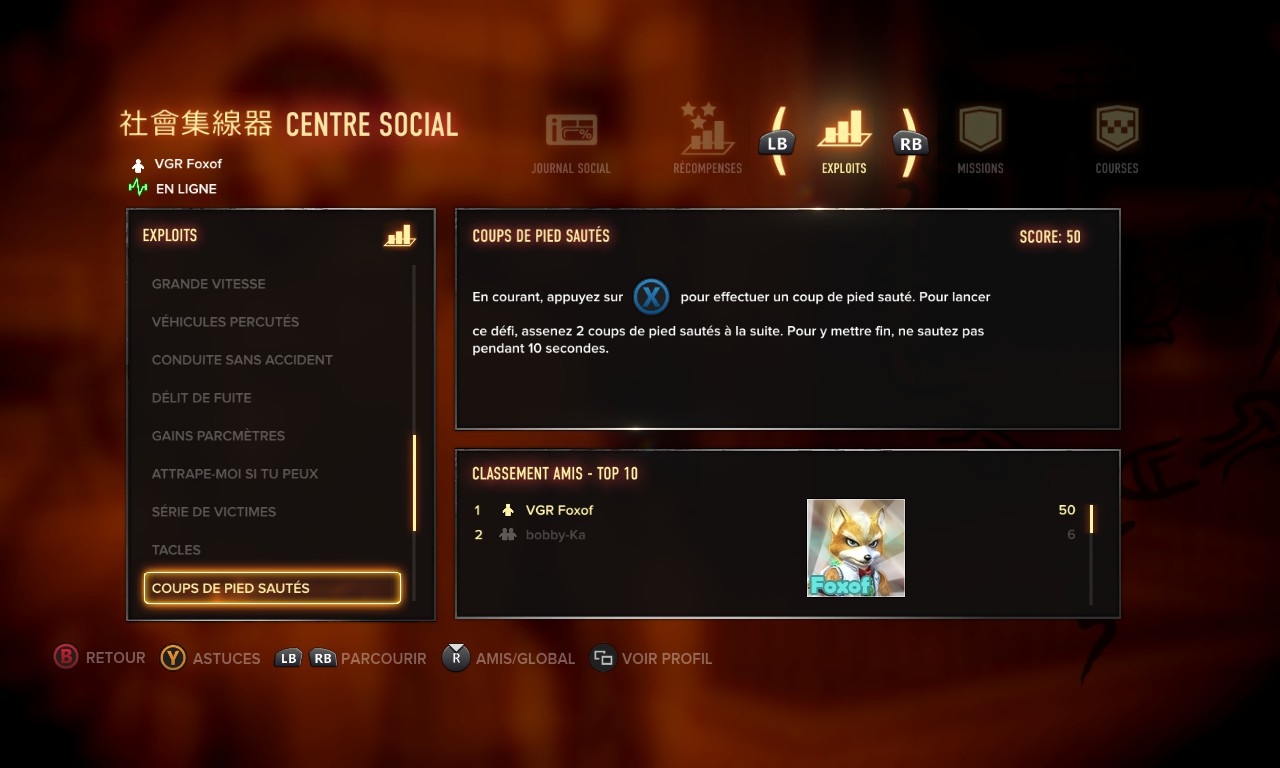Select the Coups de Pied Sautés entry
The width and height of the screenshot is (1280, 768).
point(272,588)
